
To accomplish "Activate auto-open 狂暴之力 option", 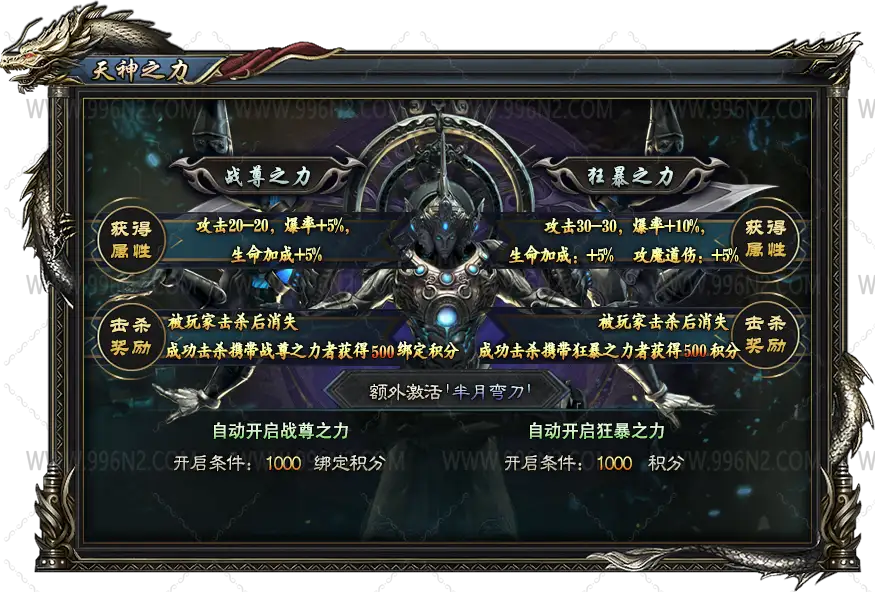I will point(596,431).
